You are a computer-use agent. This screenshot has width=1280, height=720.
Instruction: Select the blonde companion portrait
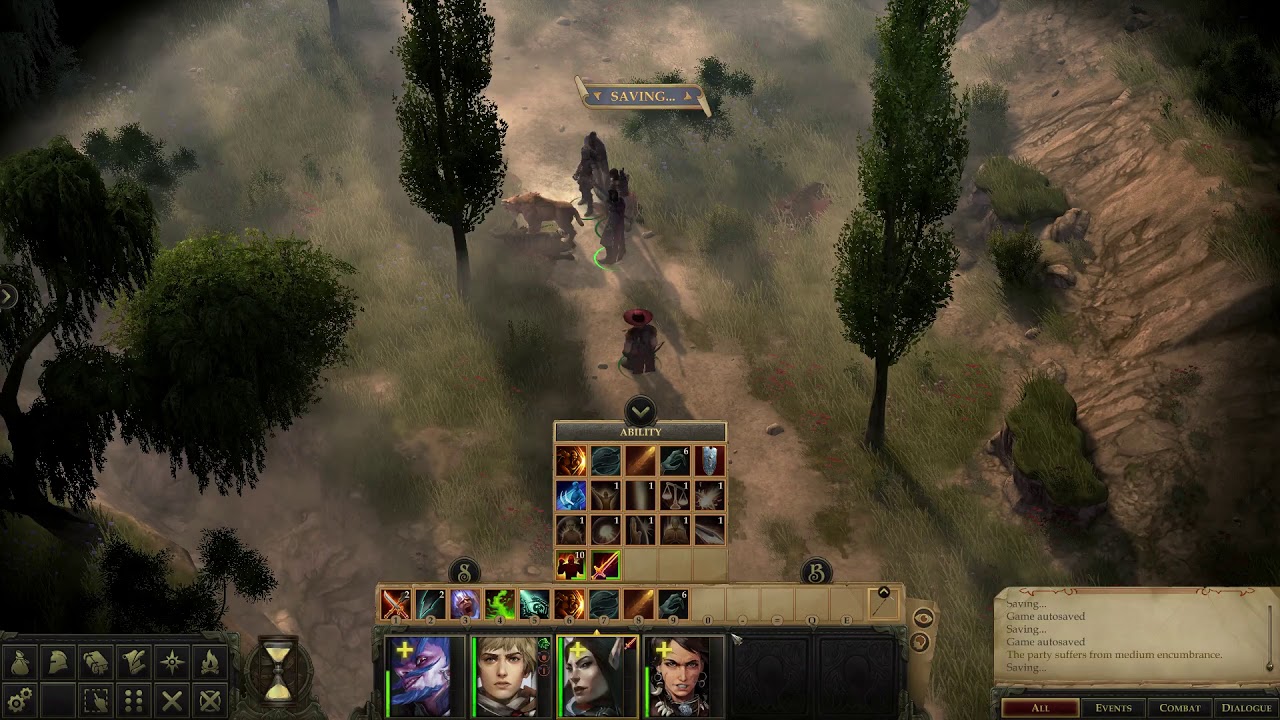coord(510,676)
